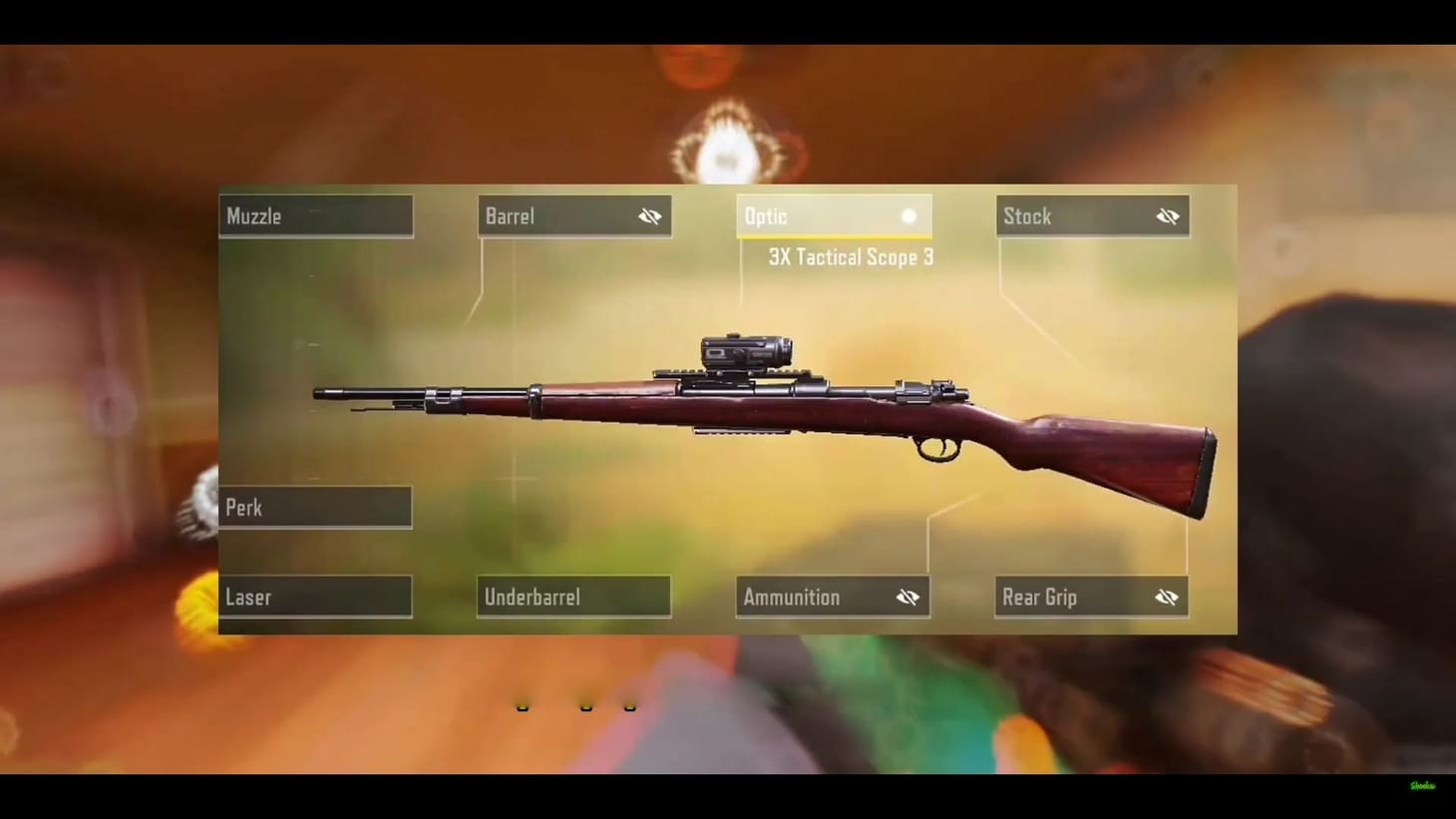Click the equipped indicator dot on Optic
The width and height of the screenshot is (1456, 819).
909,215
